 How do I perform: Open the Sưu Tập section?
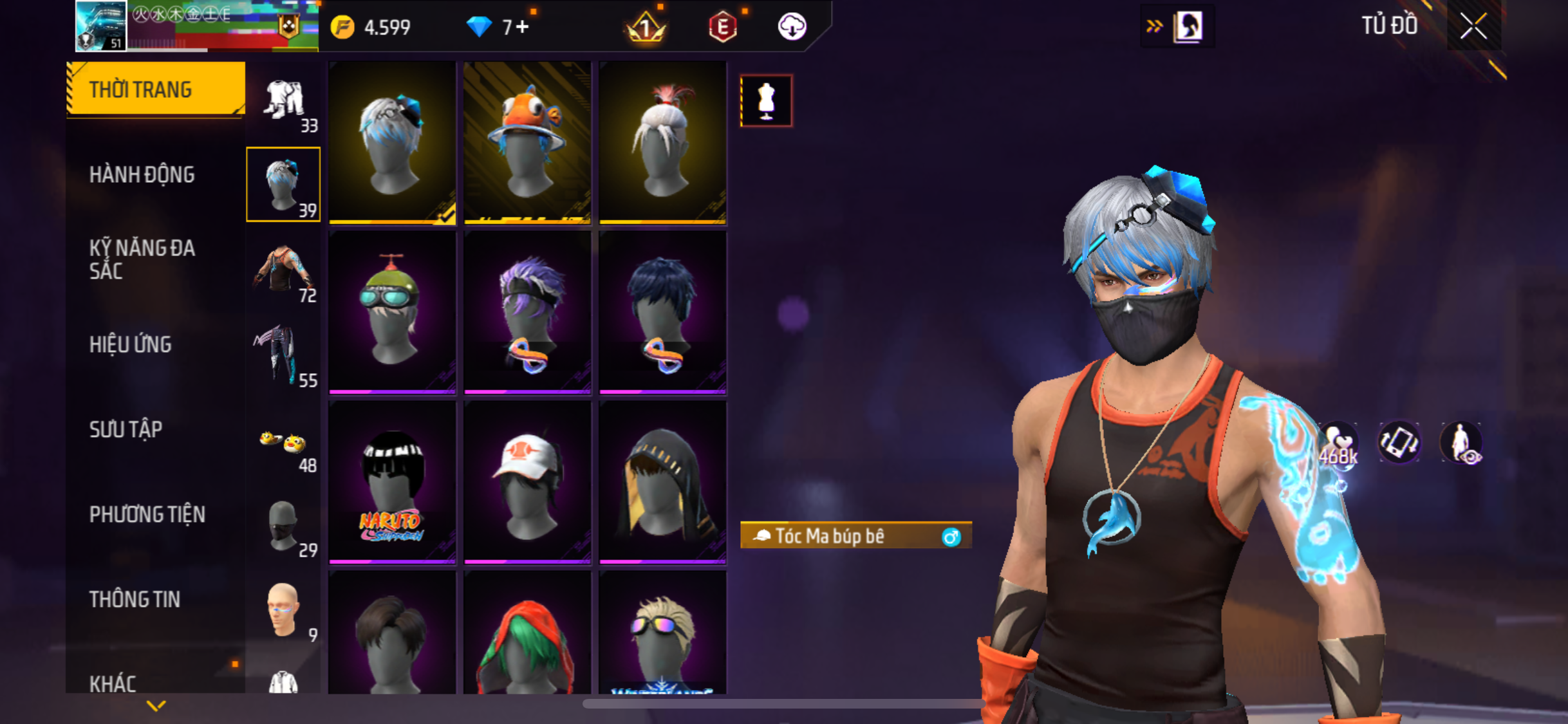coord(126,429)
